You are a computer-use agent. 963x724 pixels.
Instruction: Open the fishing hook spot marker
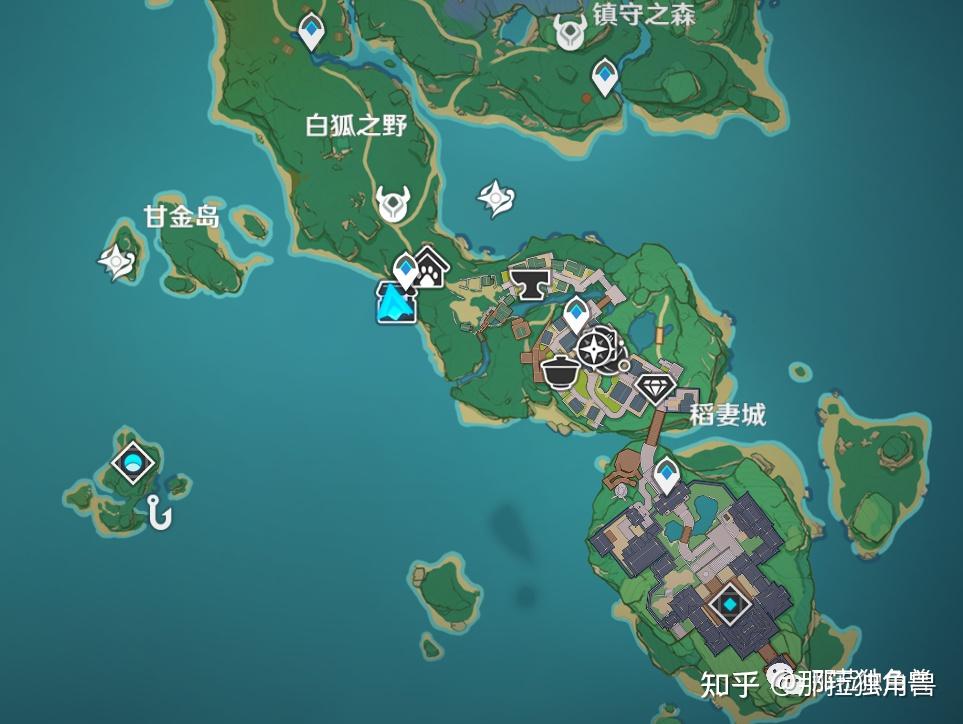[x=159, y=513]
